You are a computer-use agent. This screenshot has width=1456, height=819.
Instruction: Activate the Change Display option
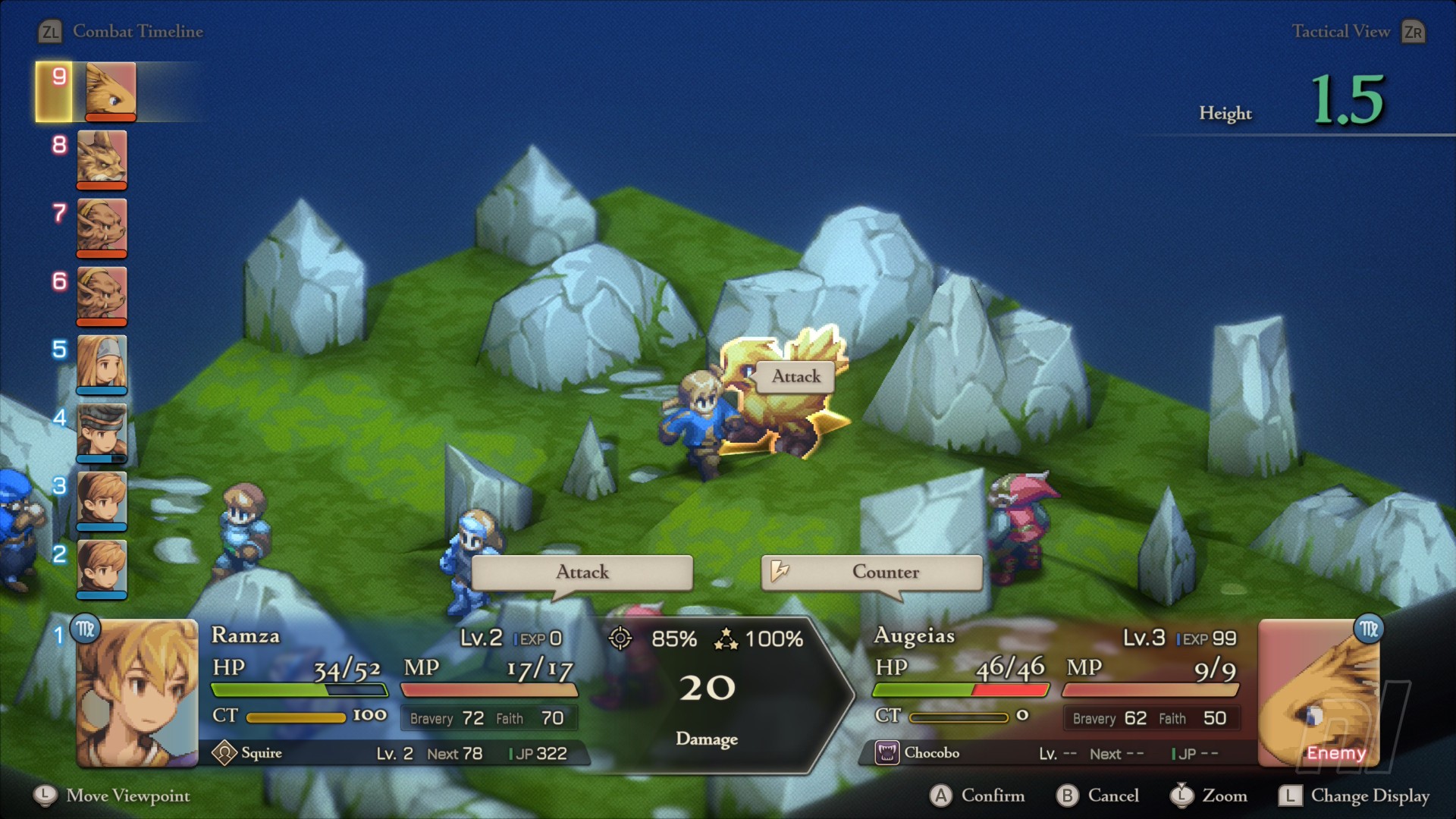click(1354, 795)
